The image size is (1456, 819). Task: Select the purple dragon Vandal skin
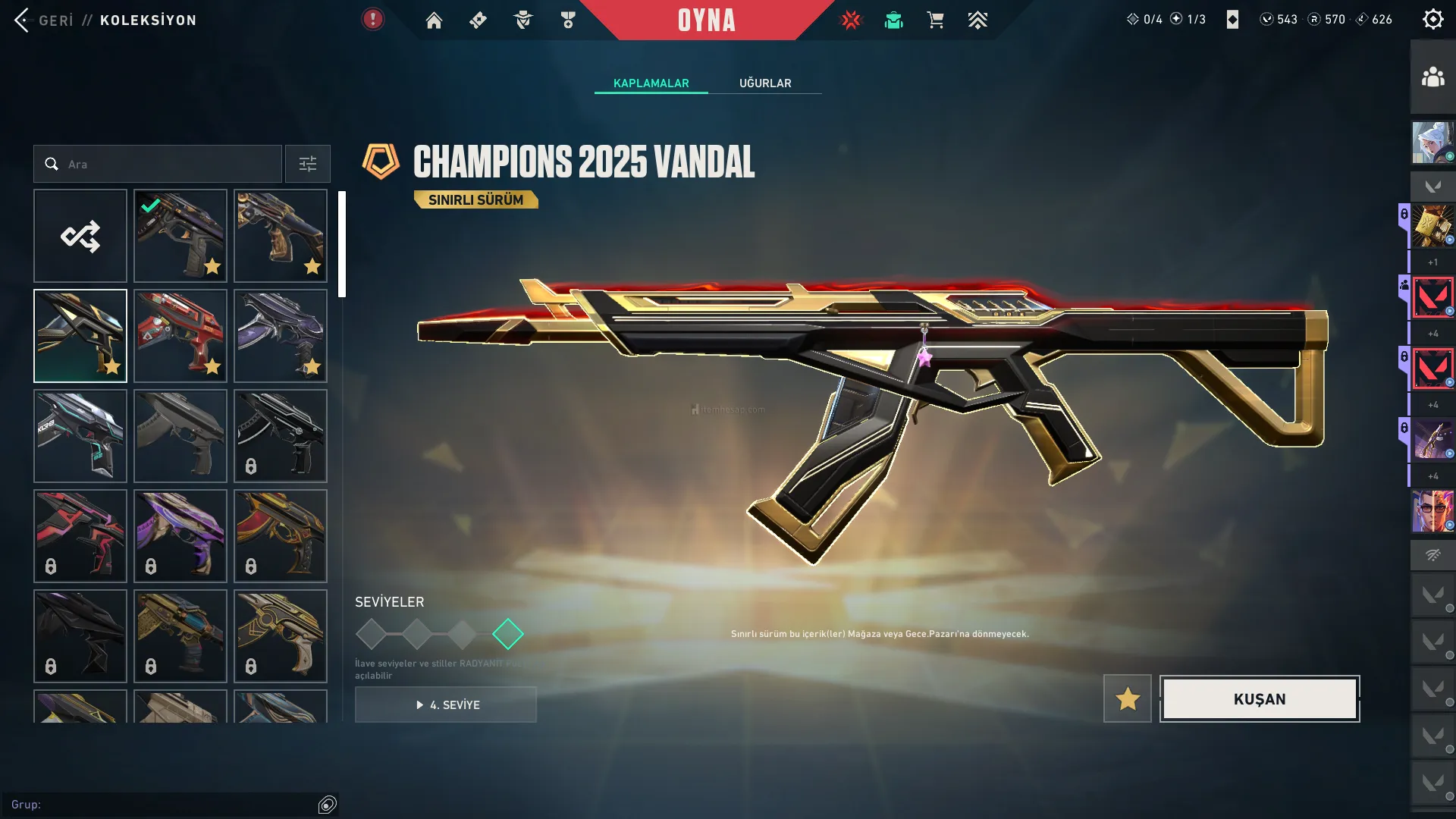(281, 336)
